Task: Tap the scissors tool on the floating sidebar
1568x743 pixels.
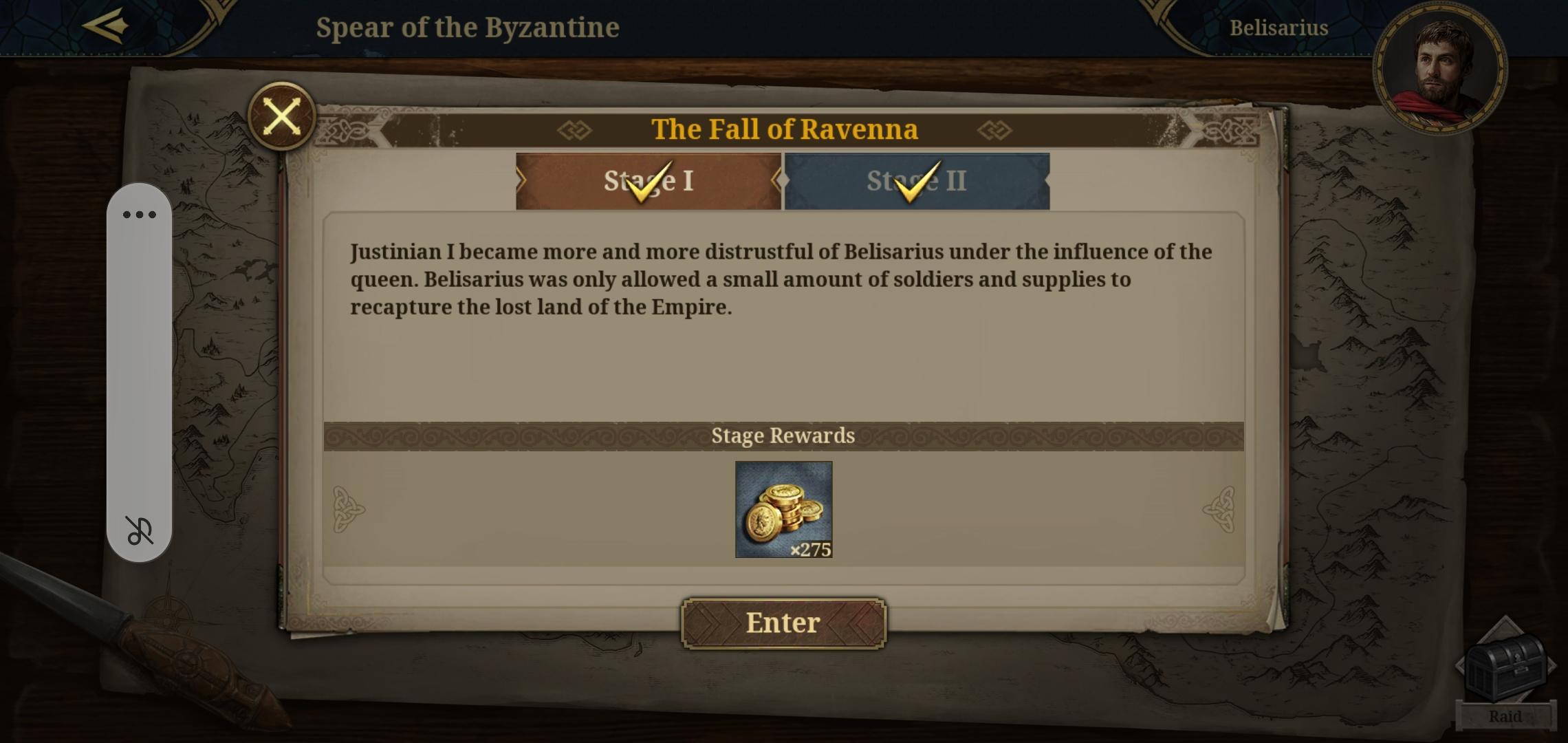Action: click(x=138, y=532)
